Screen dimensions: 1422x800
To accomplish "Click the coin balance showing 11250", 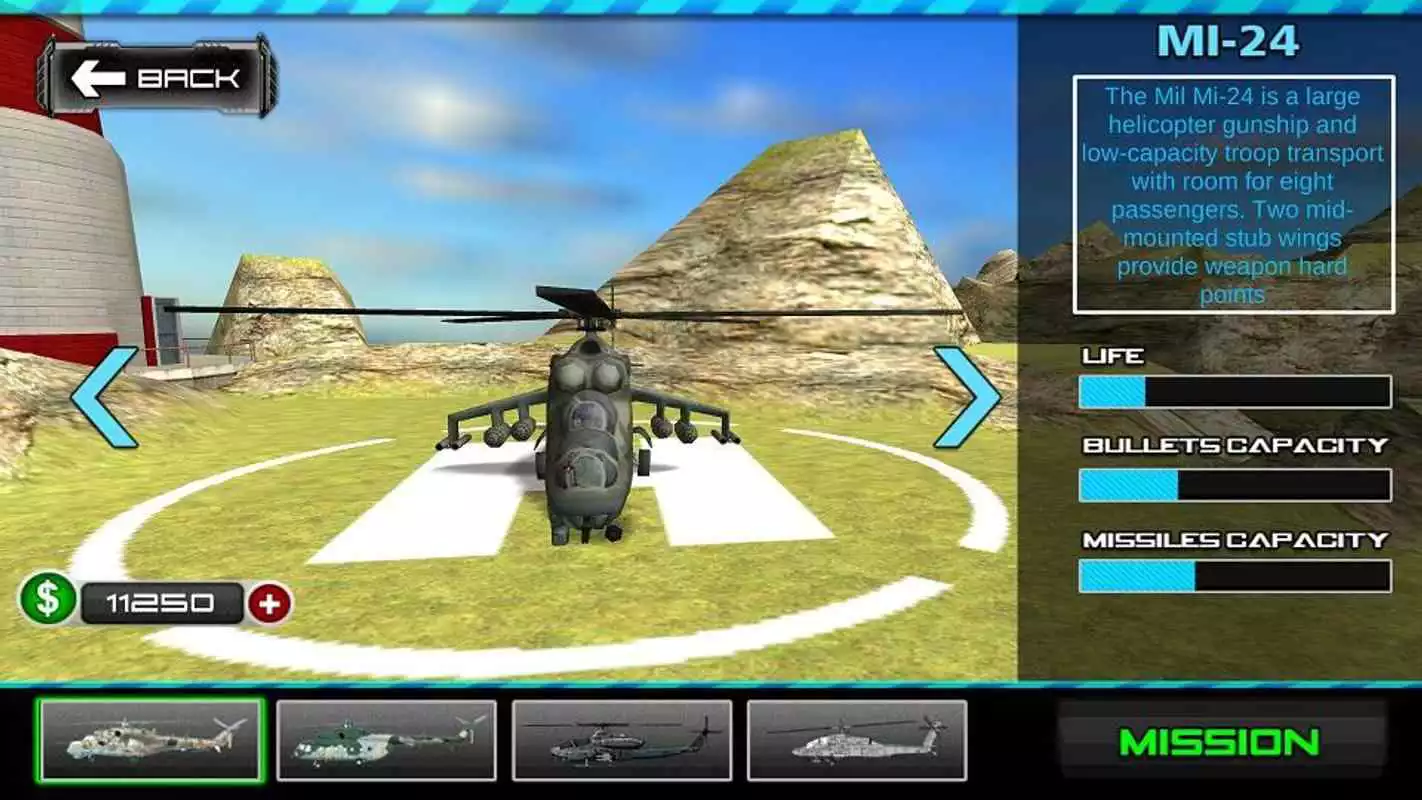I will (160, 600).
